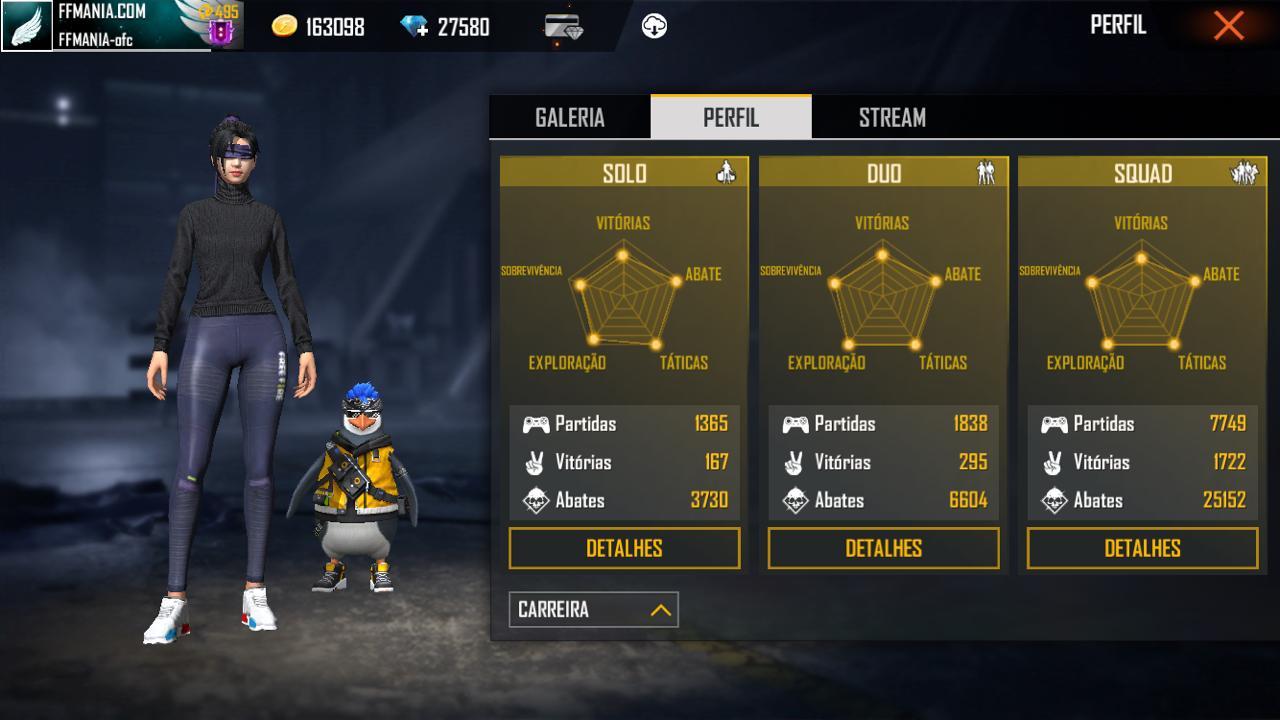View Squad Detalhes
This screenshot has height=720, width=1280.
(x=1142, y=548)
